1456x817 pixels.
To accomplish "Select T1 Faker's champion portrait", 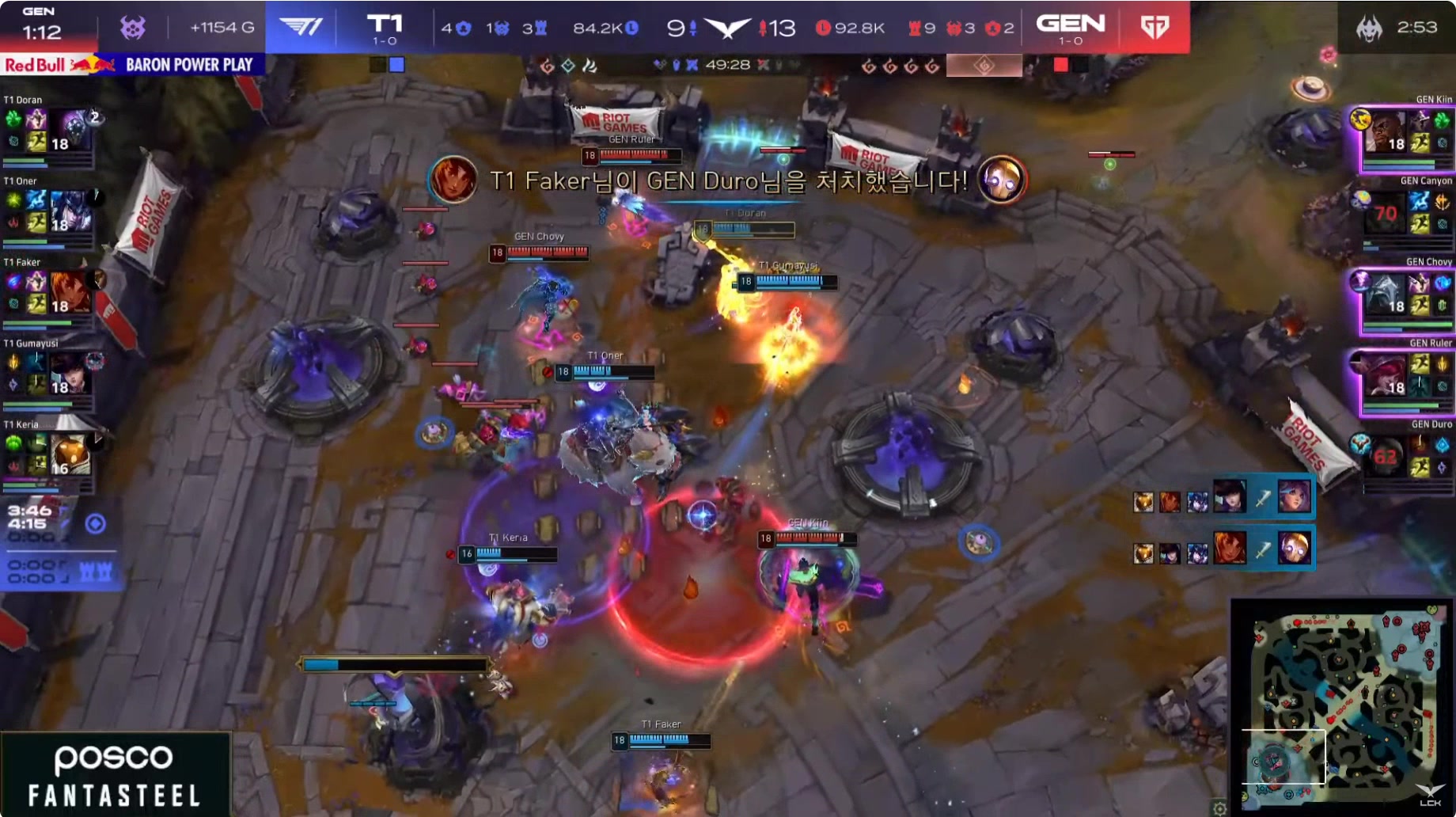I will (70, 292).
